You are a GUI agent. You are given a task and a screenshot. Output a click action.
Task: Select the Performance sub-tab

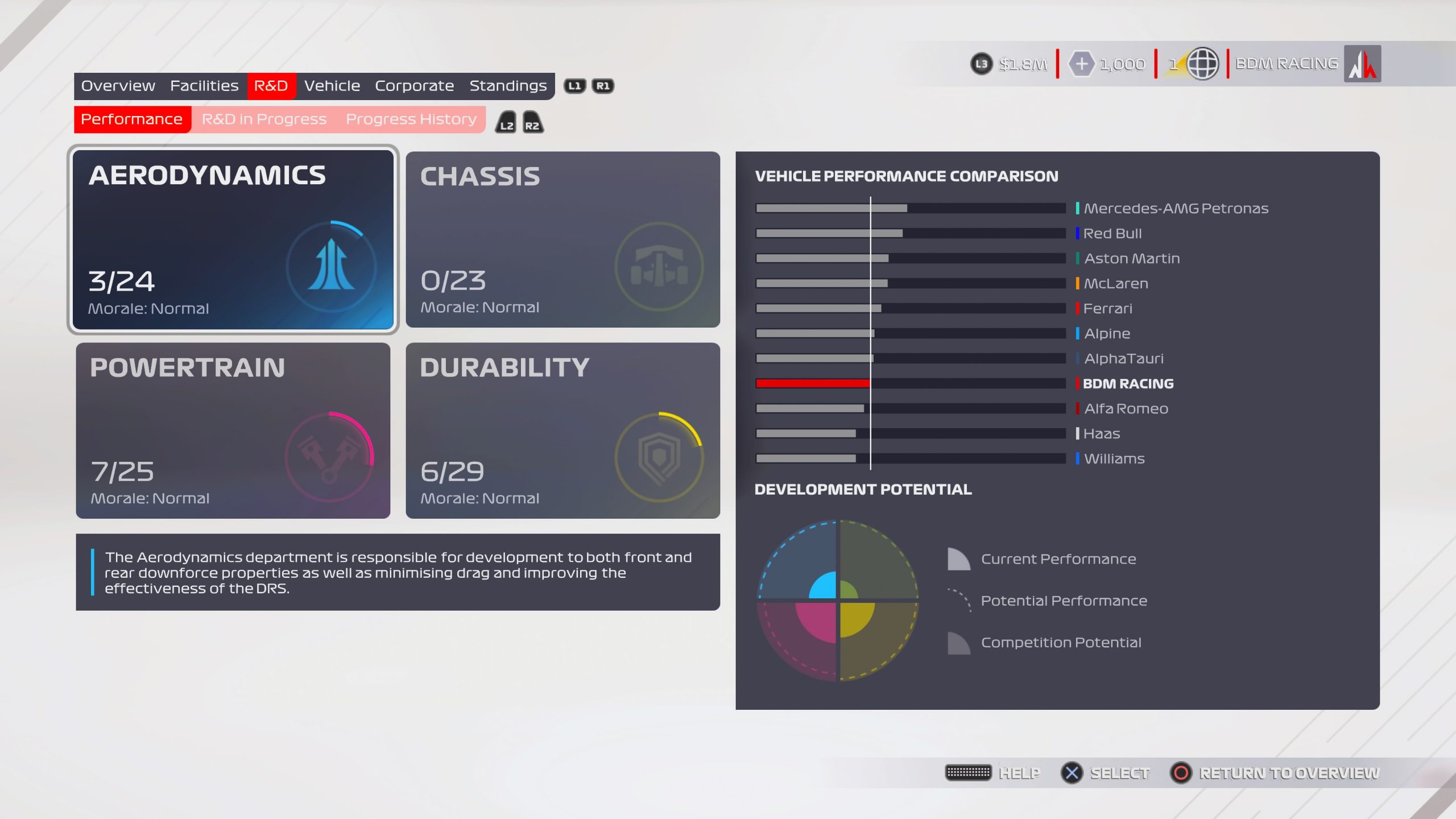[131, 119]
